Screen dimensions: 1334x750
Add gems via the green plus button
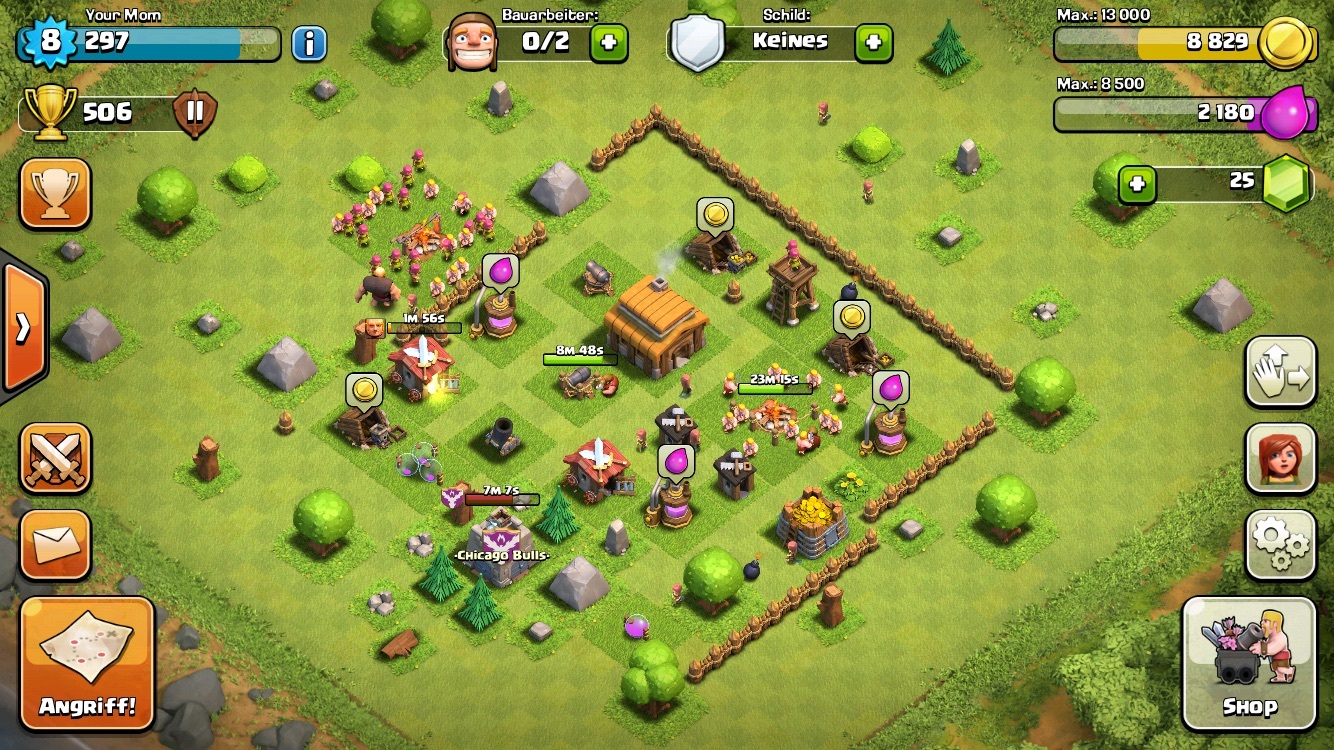click(1137, 184)
